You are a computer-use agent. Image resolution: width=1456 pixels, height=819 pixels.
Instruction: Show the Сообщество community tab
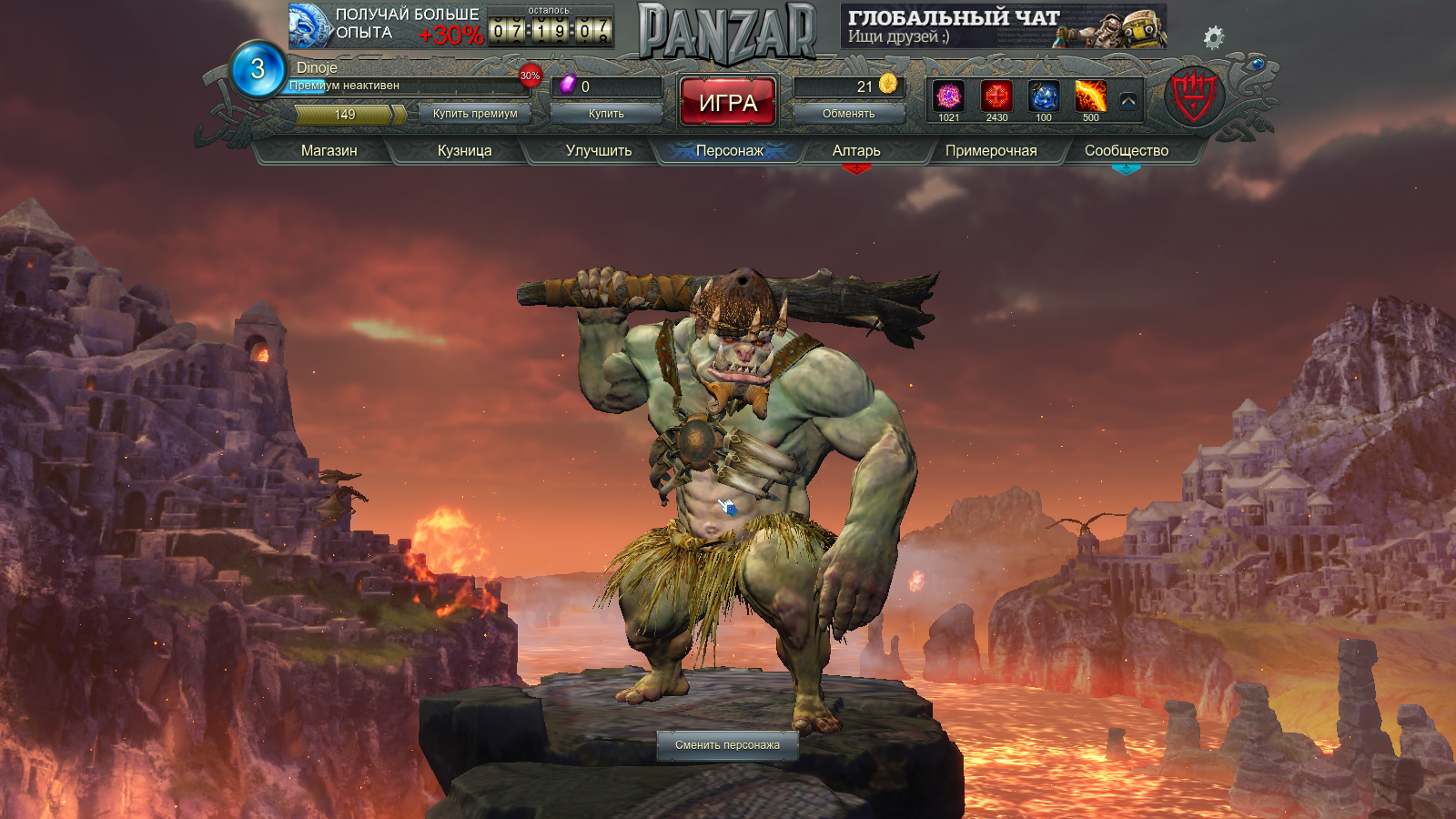tap(1126, 150)
